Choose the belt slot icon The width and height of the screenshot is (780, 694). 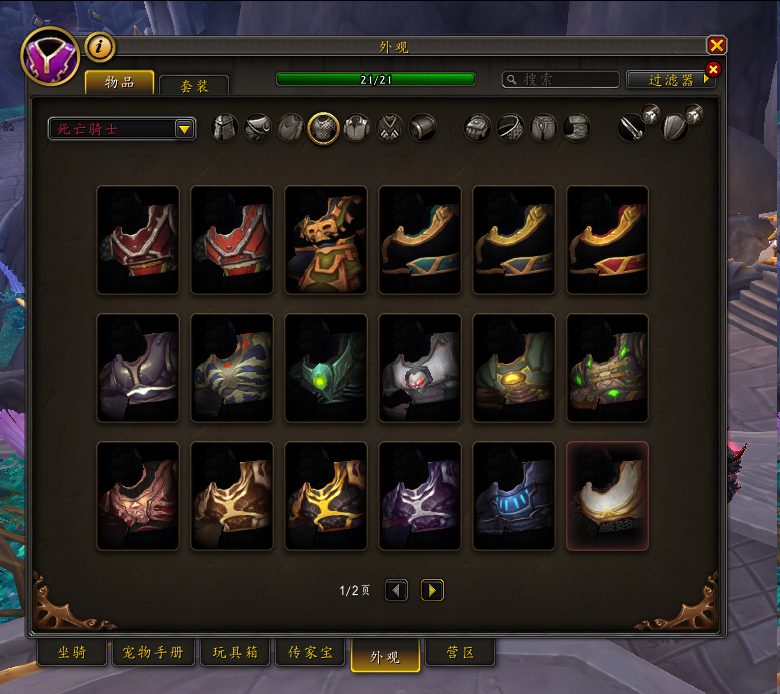(x=512, y=128)
